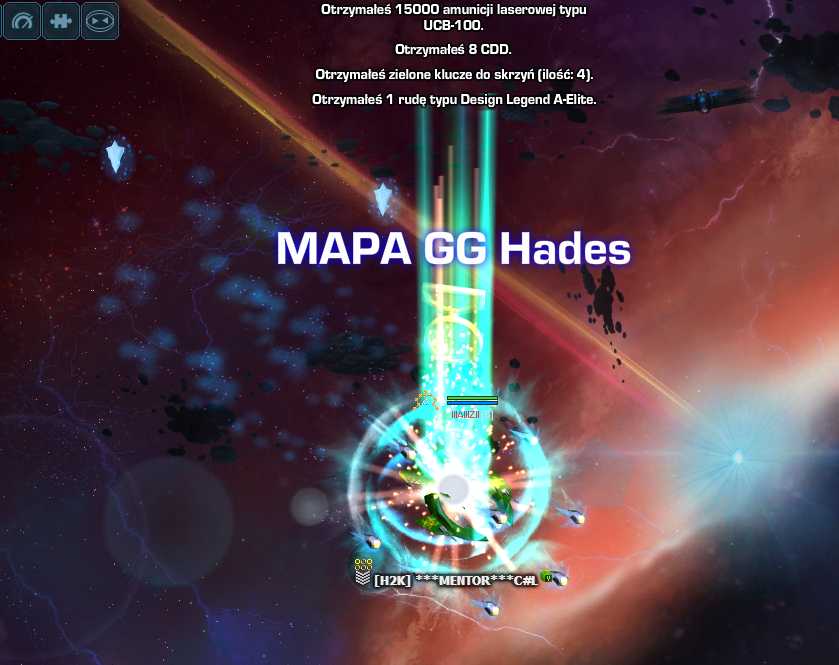Open the arena icon with two facing arrows
This screenshot has width=839, height=665.
99,20
